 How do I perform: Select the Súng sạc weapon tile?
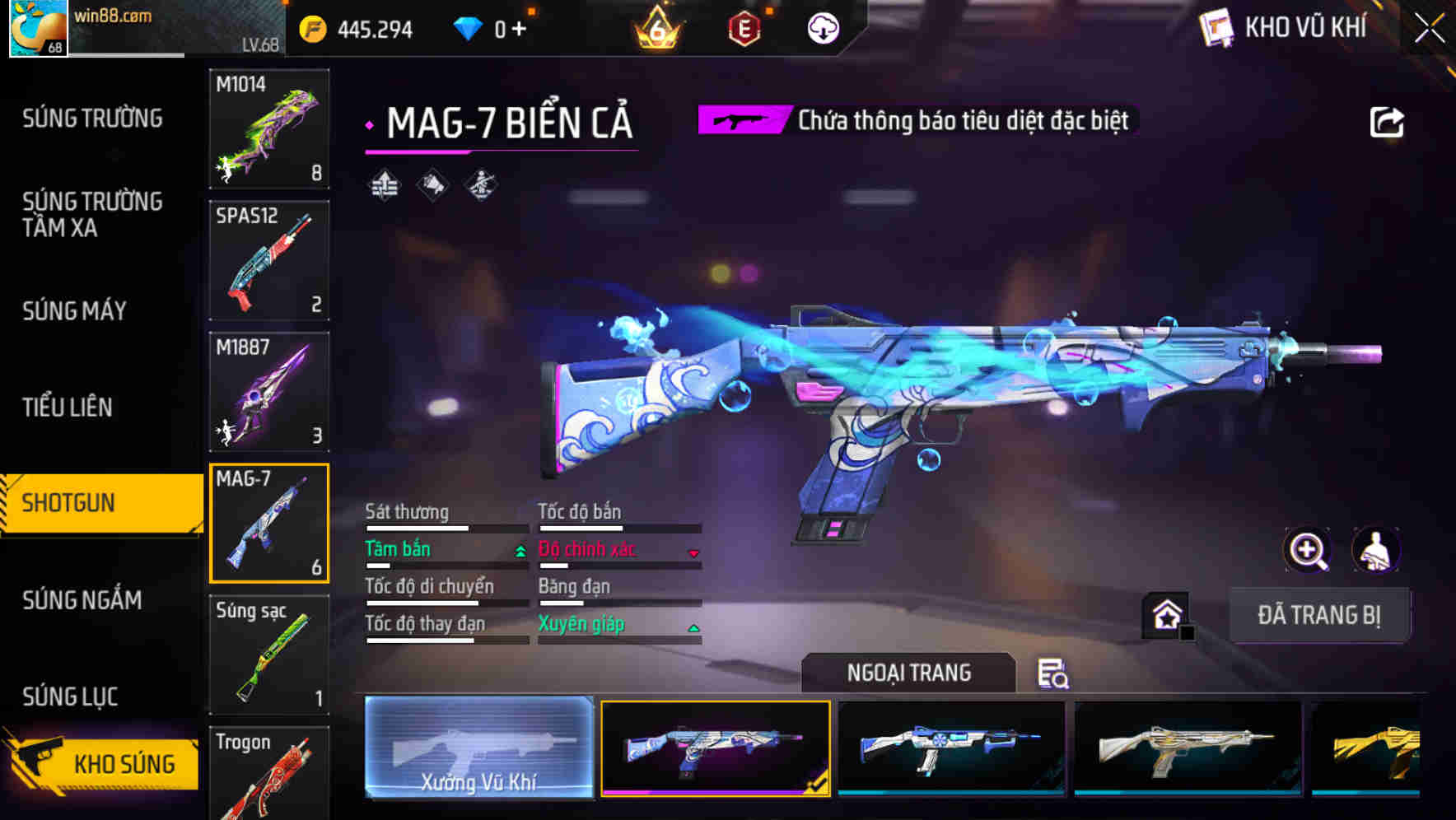269,655
